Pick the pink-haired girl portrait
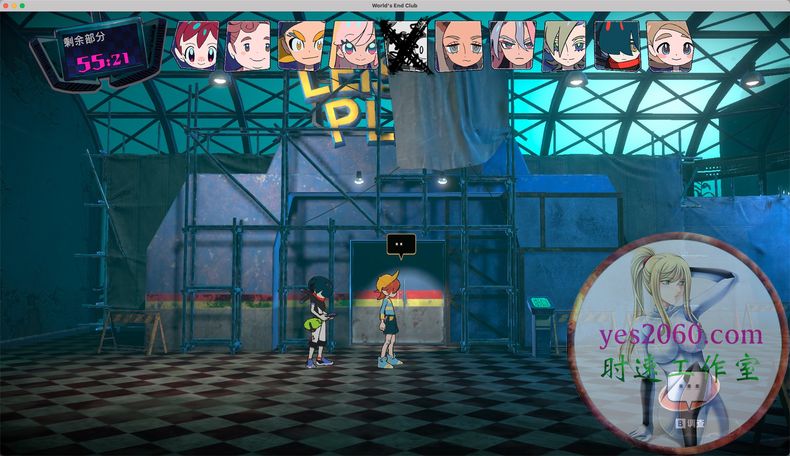 coord(354,46)
